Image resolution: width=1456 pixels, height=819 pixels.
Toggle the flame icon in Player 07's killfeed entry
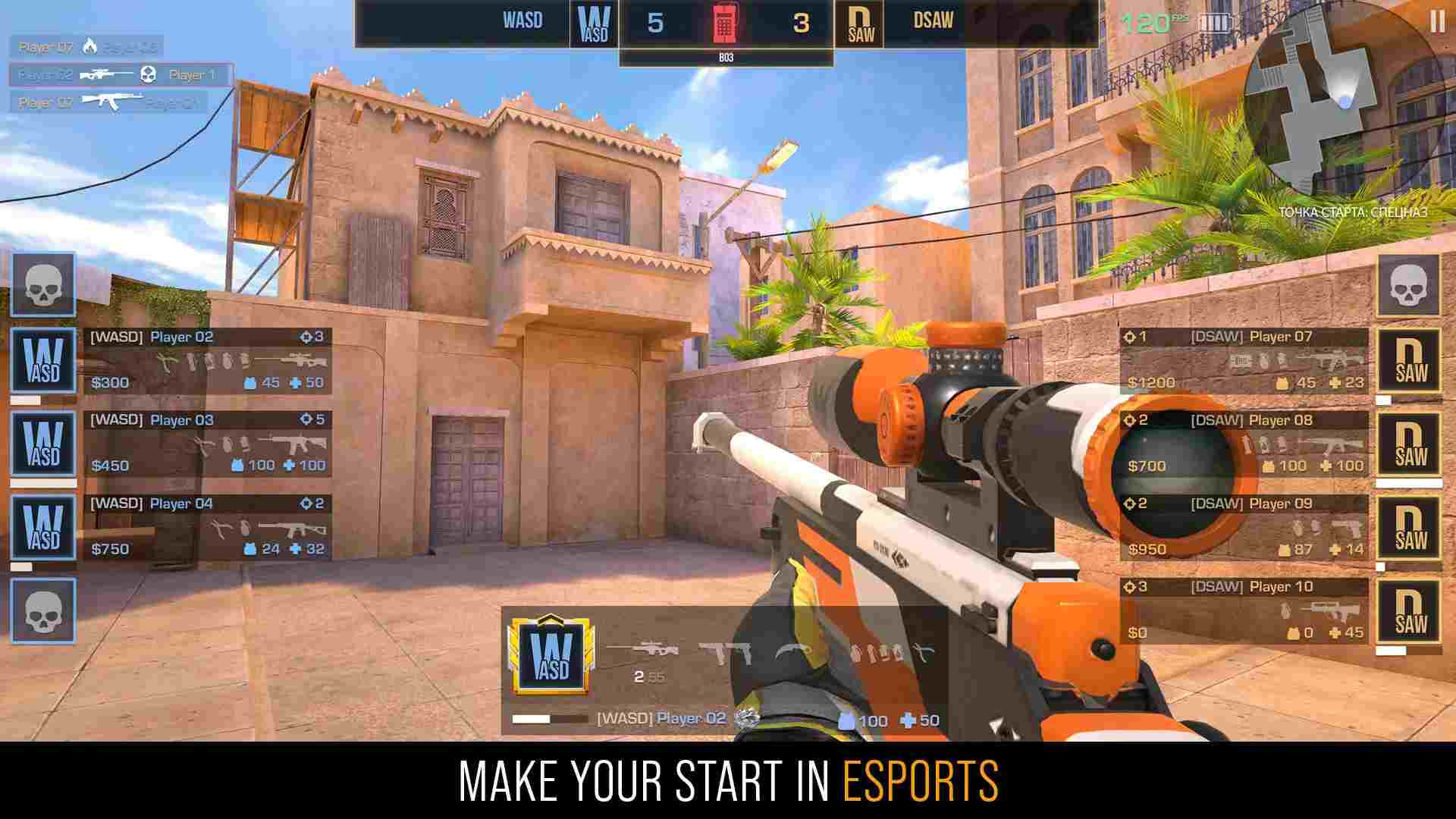91,45
